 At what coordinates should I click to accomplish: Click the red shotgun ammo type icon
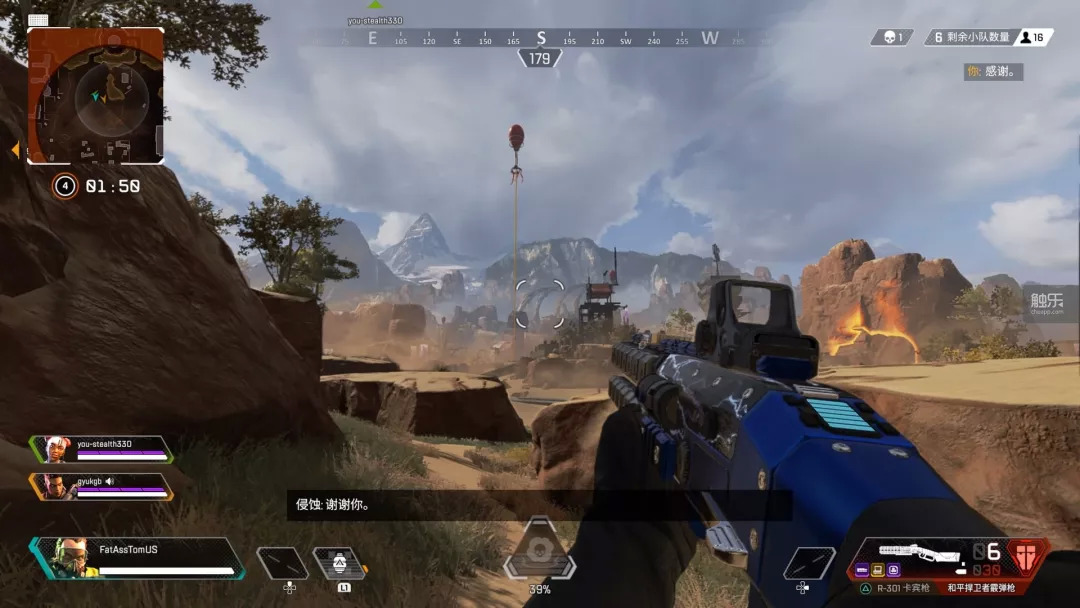coord(1026,555)
